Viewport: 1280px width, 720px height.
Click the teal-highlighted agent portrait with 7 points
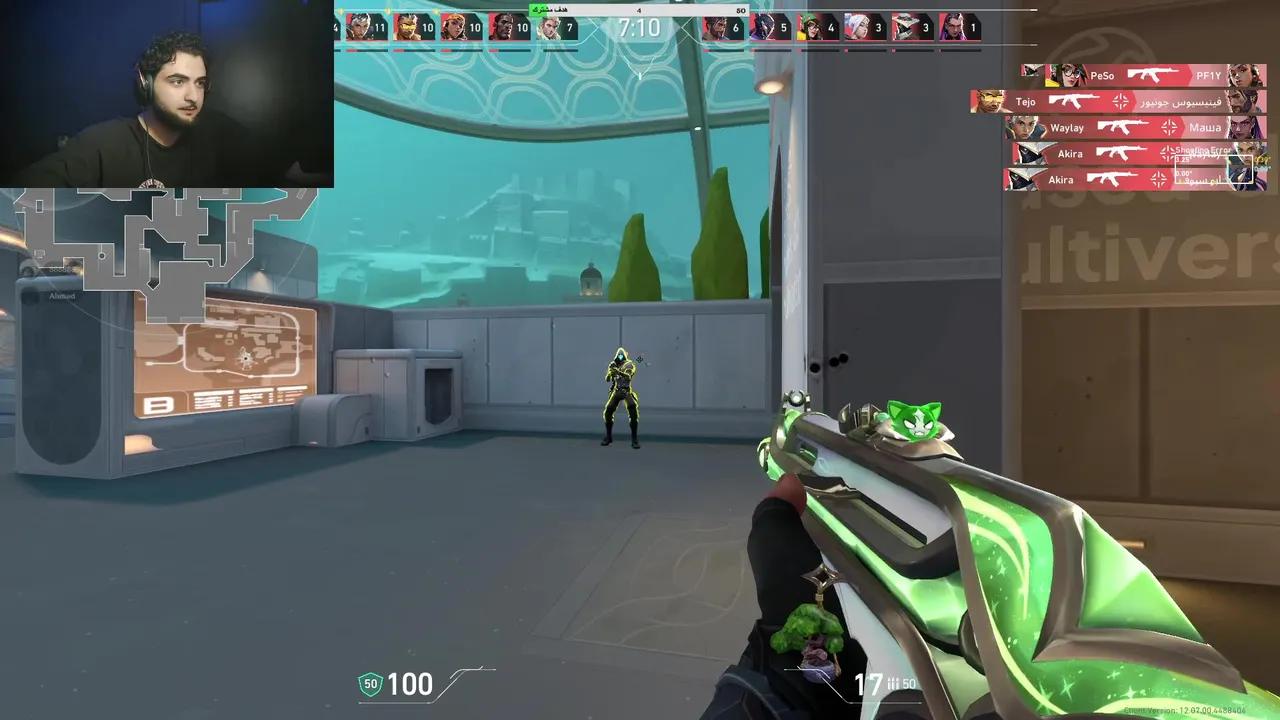tap(555, 28)
